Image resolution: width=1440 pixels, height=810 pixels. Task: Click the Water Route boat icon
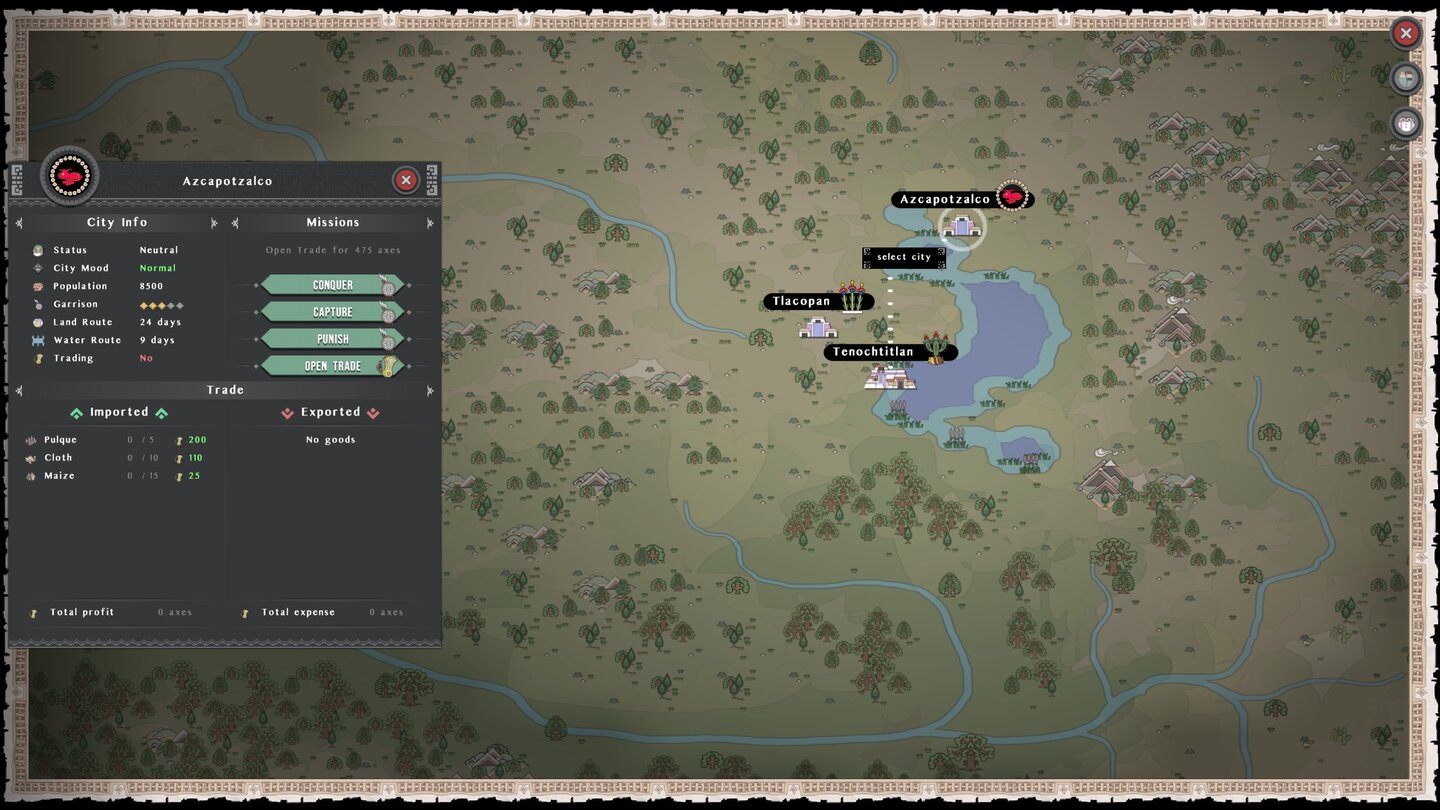click(x=38, y=340)
